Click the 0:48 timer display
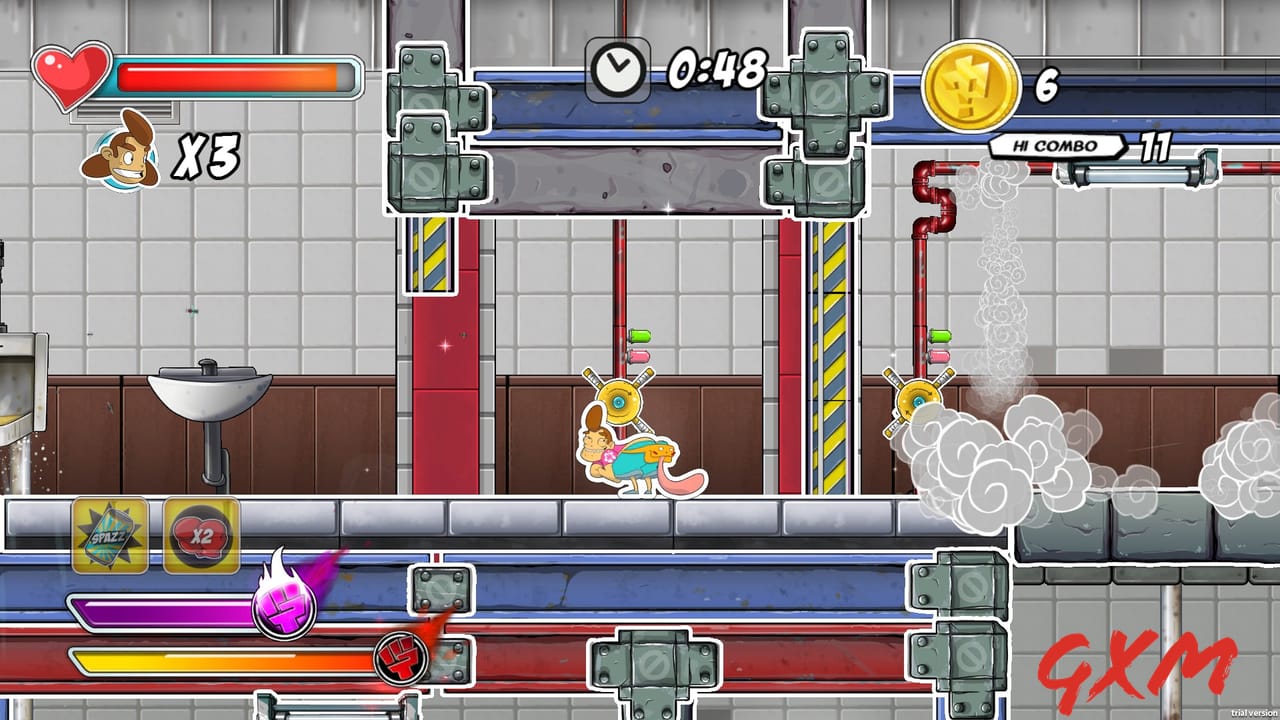Image resolution: width=1280 pixels, height=720 pixels. coord(716,72)
